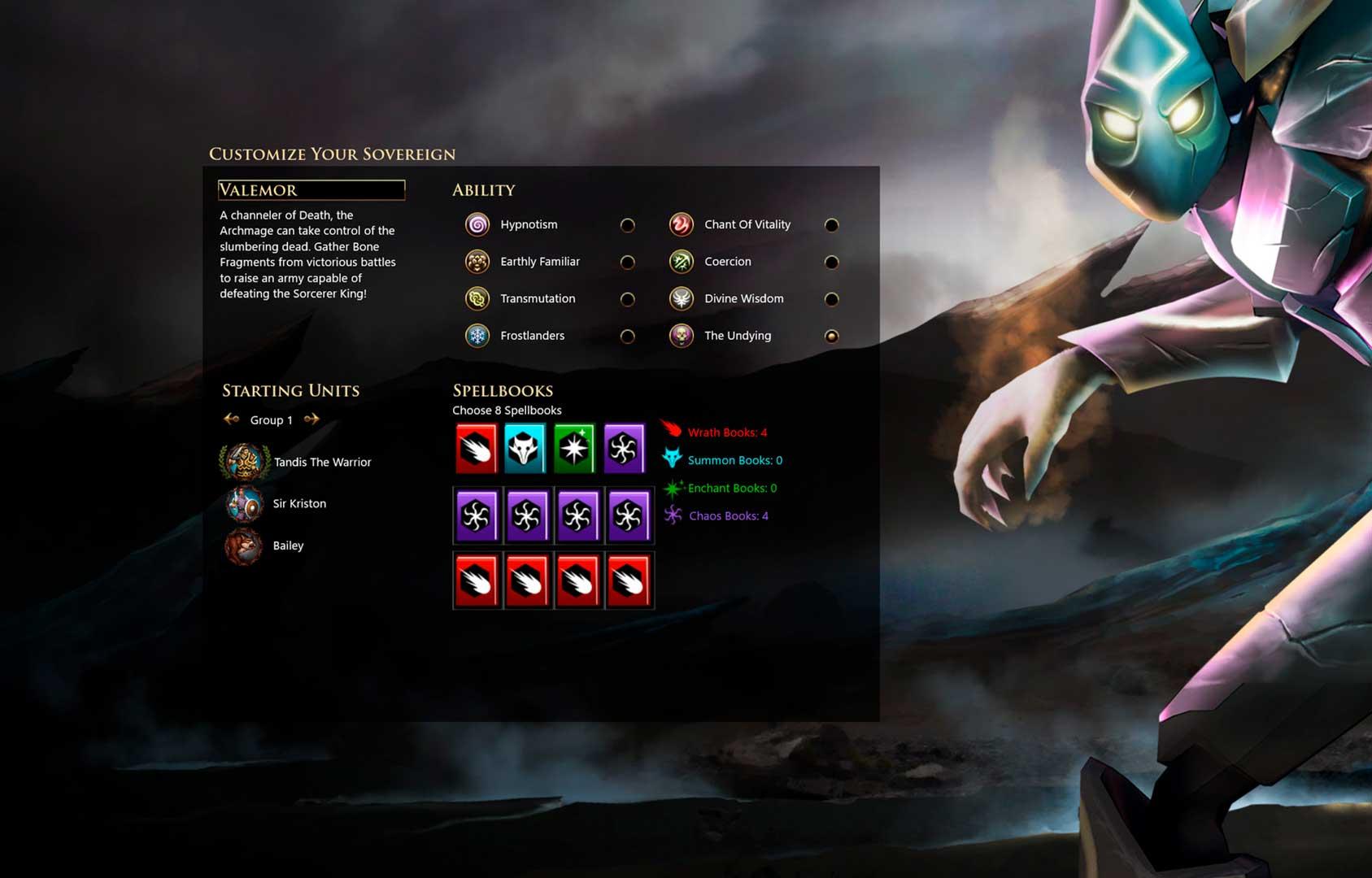1372x878 pixels.
Task: Select the Hypnotism ability radio button
Action: 627,225
